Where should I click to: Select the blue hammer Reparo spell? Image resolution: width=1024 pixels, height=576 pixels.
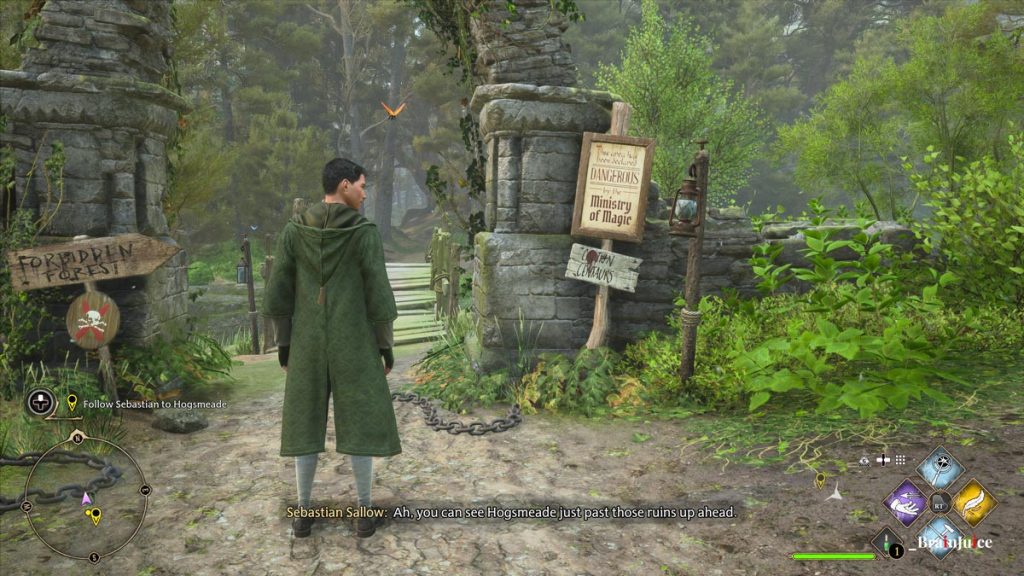(940, 537)
